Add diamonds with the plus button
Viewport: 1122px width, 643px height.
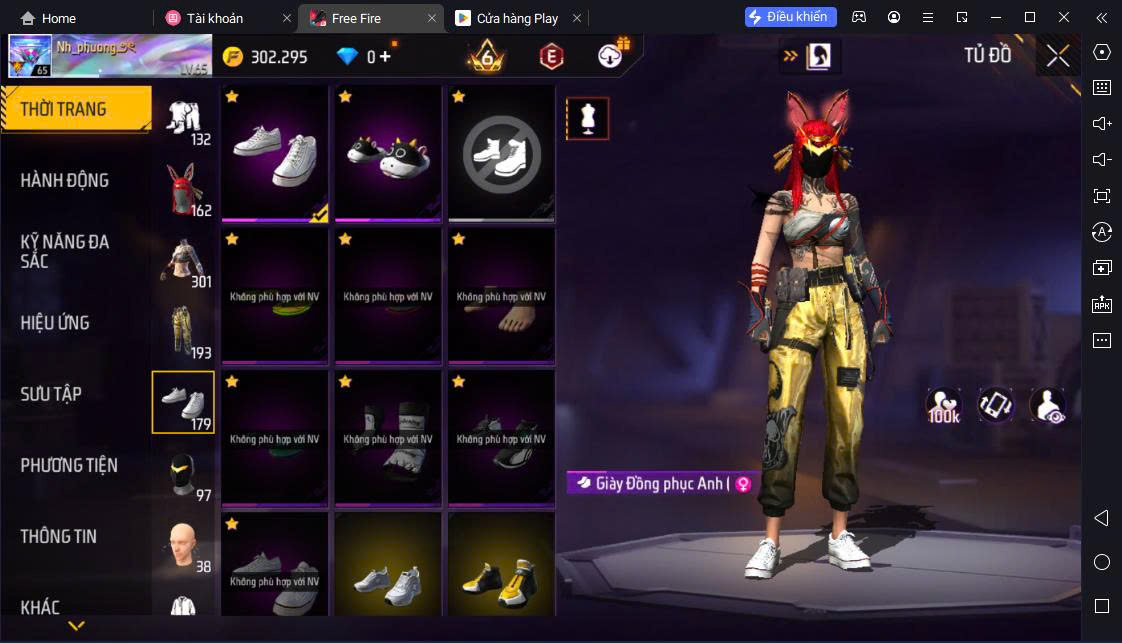tap(385, 57)
